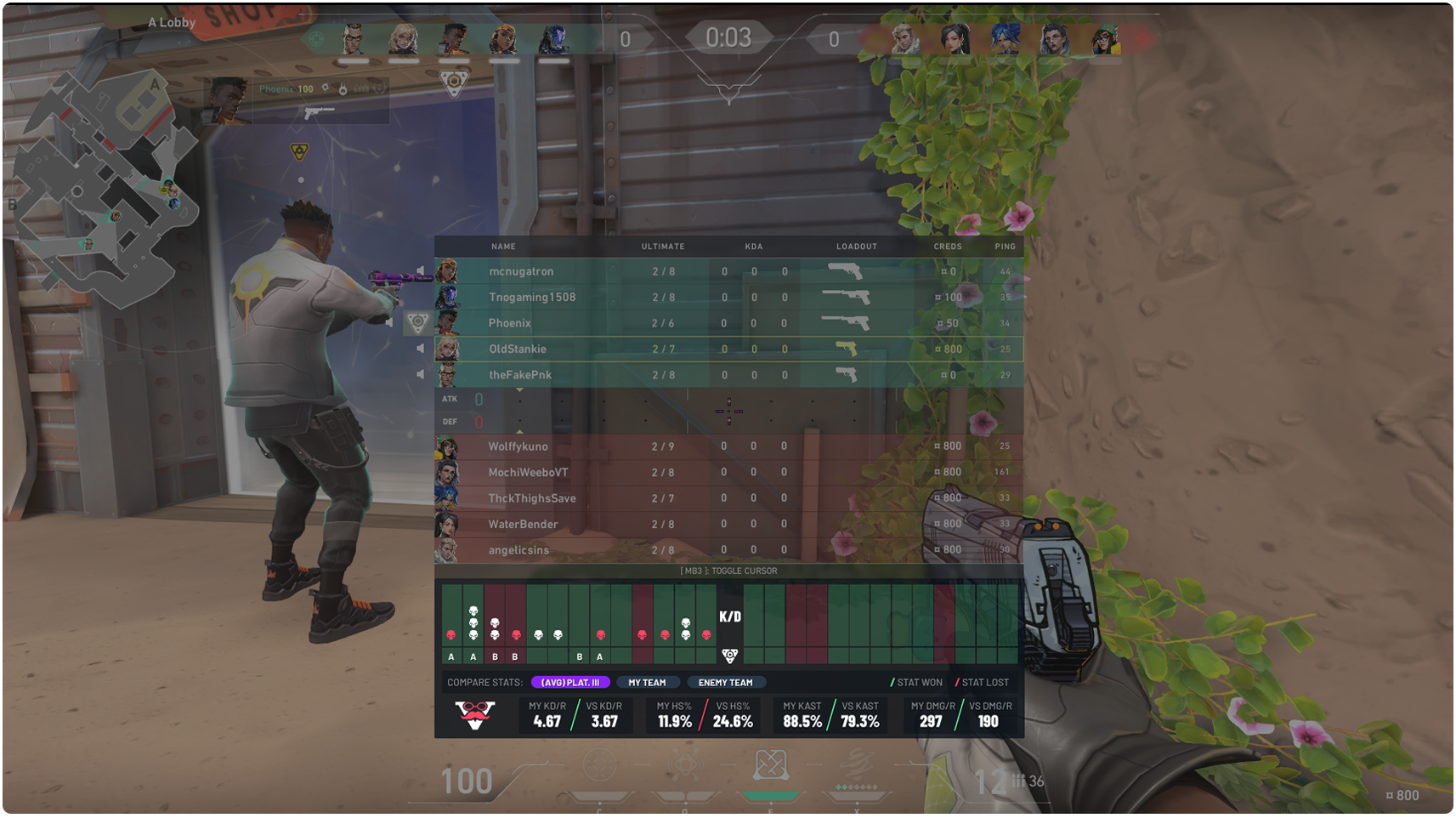Click the K/D label in round timeline
1456x818 pixels.
pos(729,617)
